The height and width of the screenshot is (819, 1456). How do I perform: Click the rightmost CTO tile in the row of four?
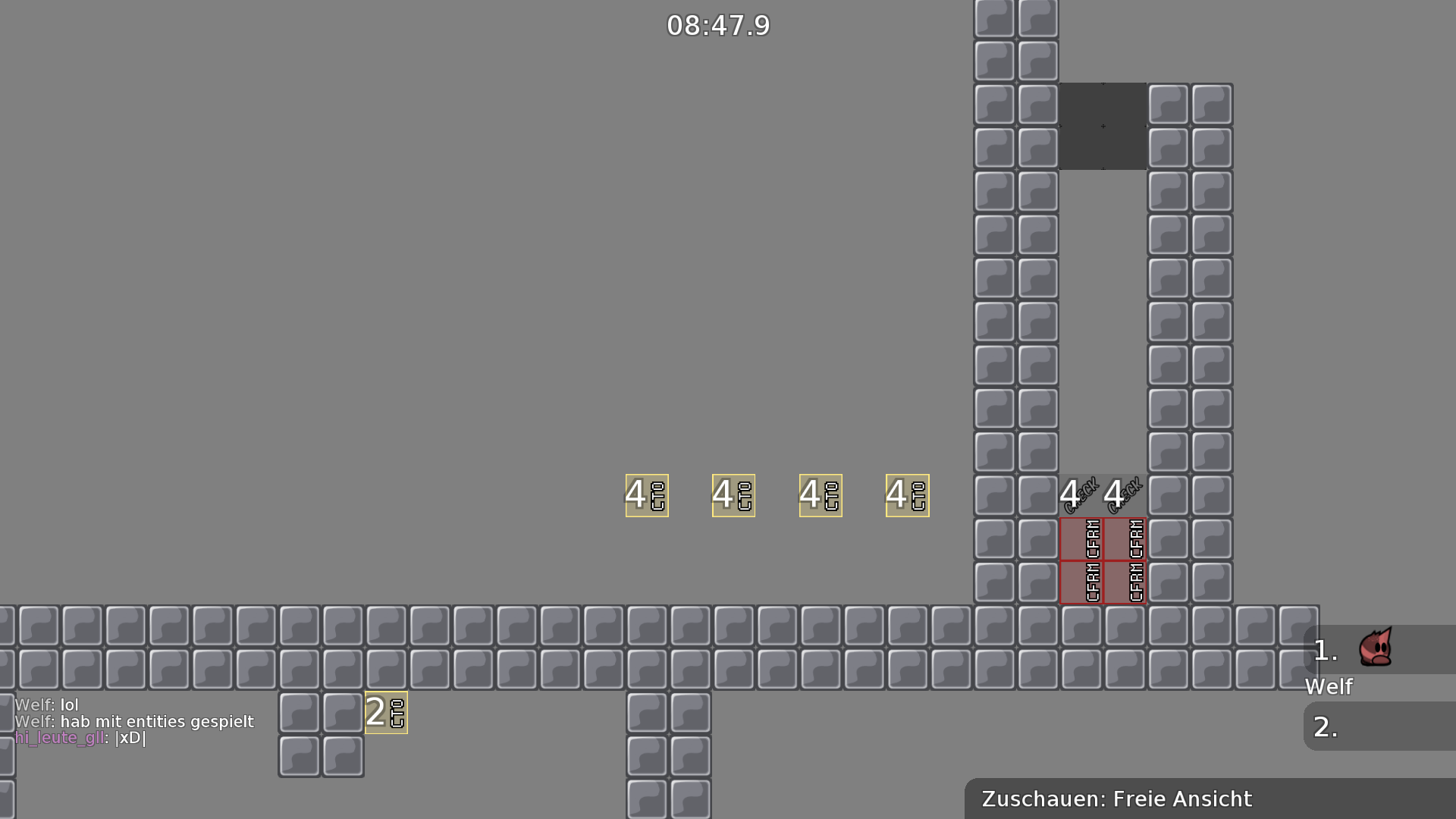[x=907, y=495]
